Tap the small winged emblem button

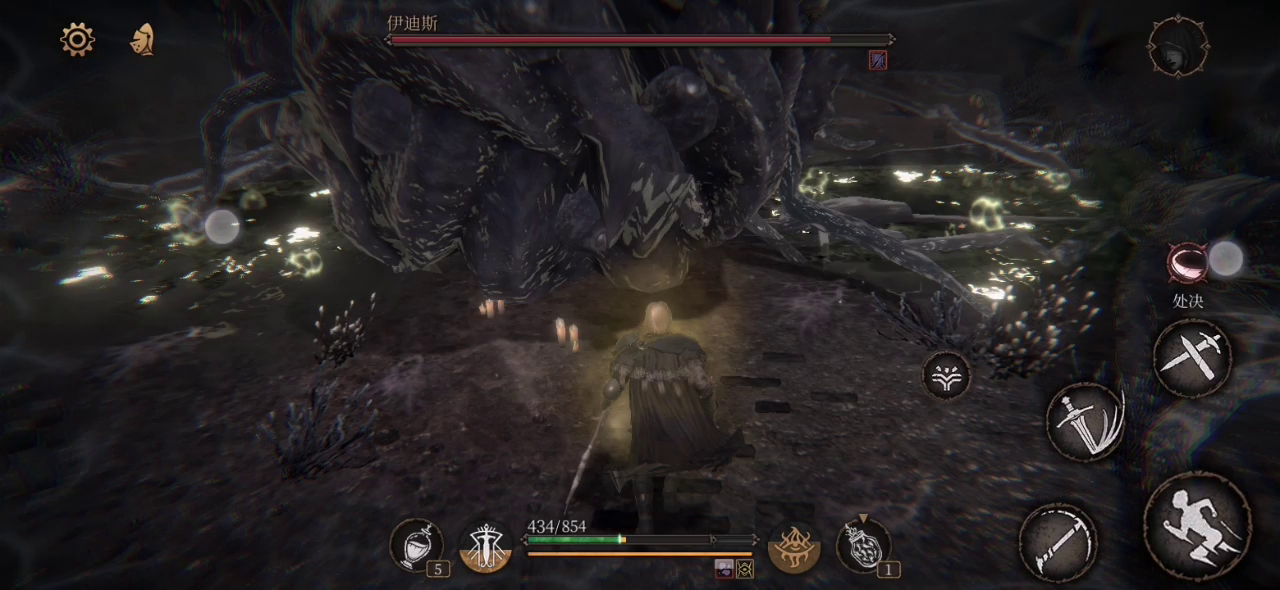946,376
